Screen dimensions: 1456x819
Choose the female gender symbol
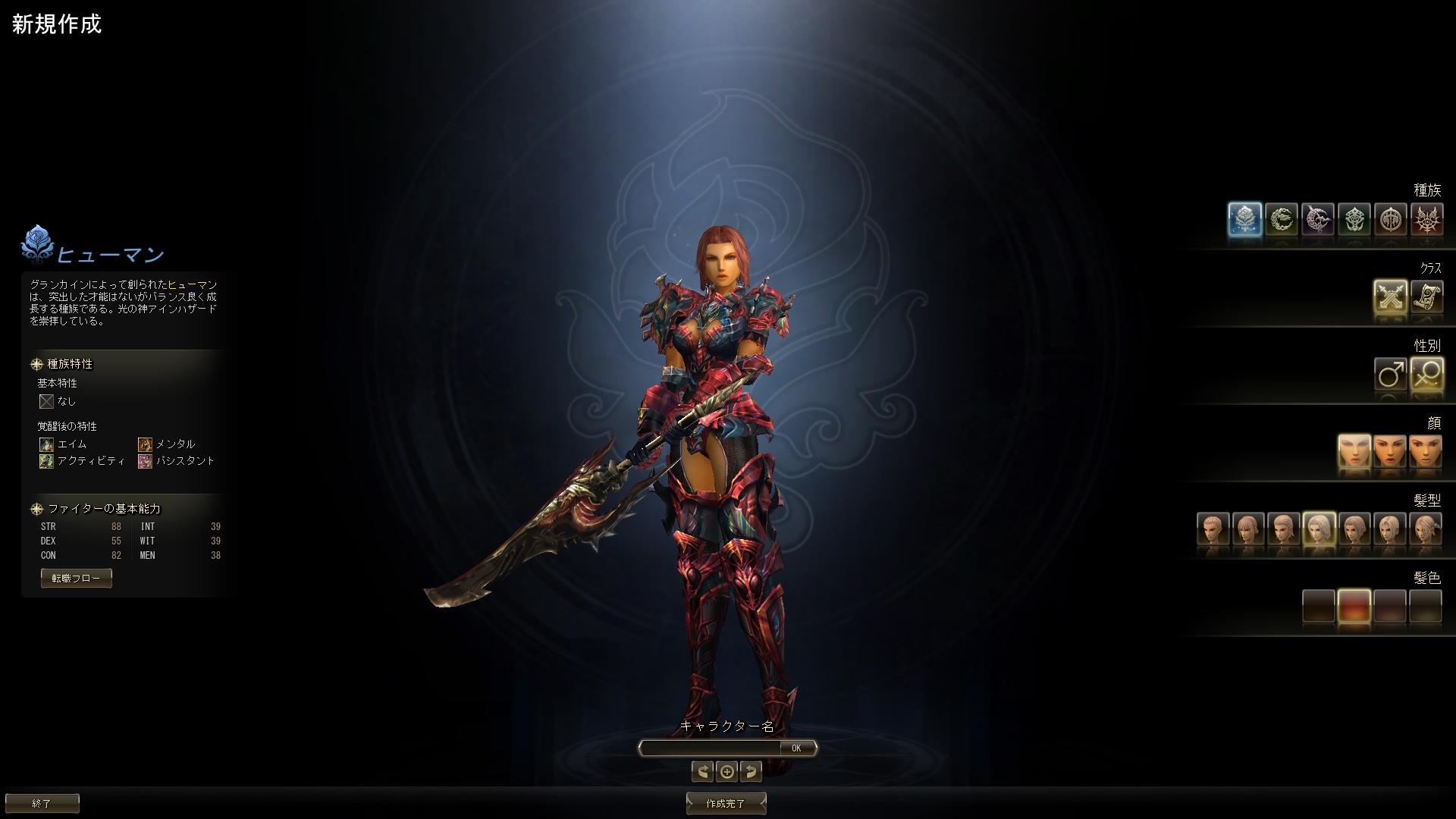click(x=1426, y=375)
